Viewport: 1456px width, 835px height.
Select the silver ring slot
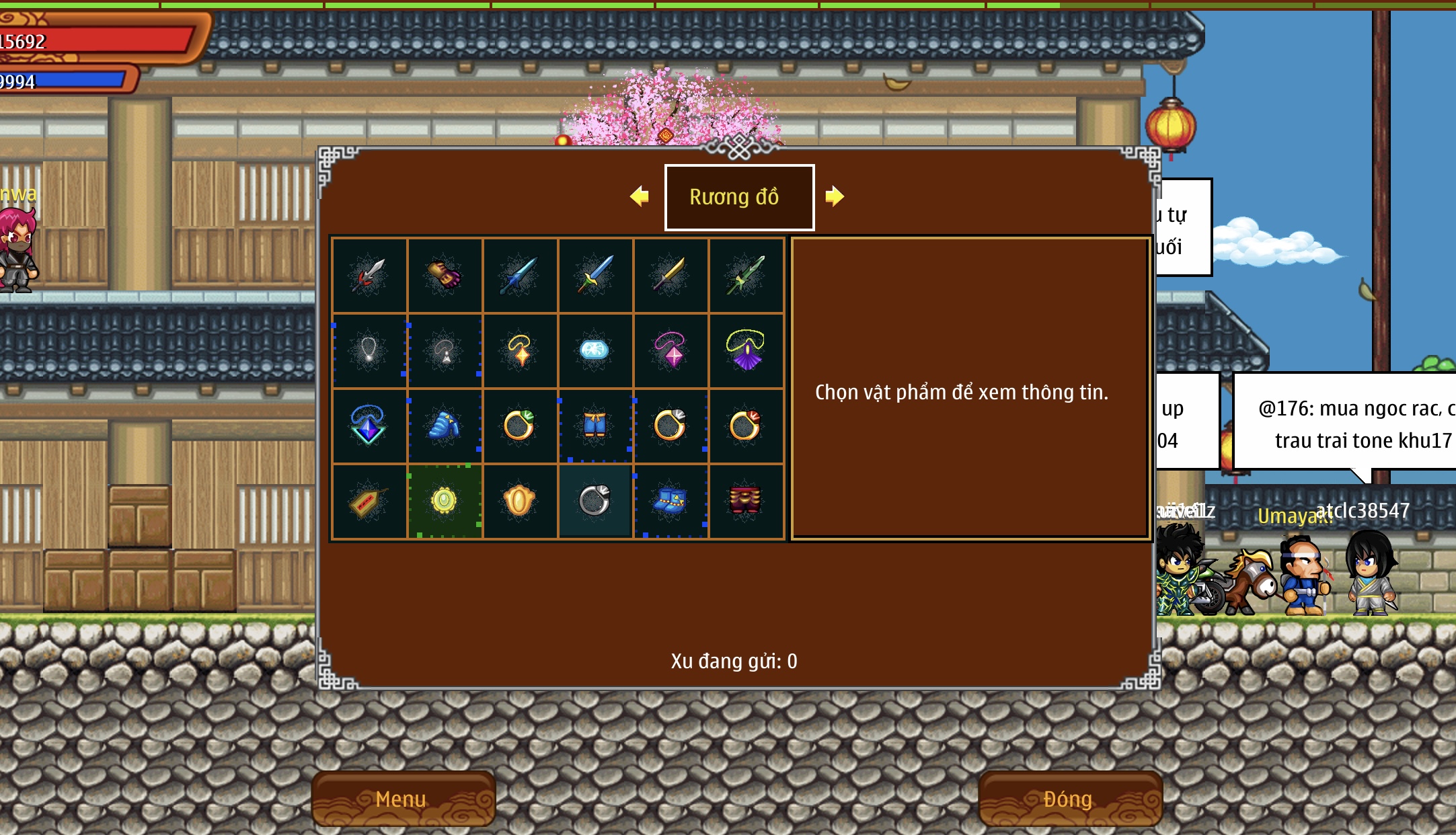[x=595, y=501]
